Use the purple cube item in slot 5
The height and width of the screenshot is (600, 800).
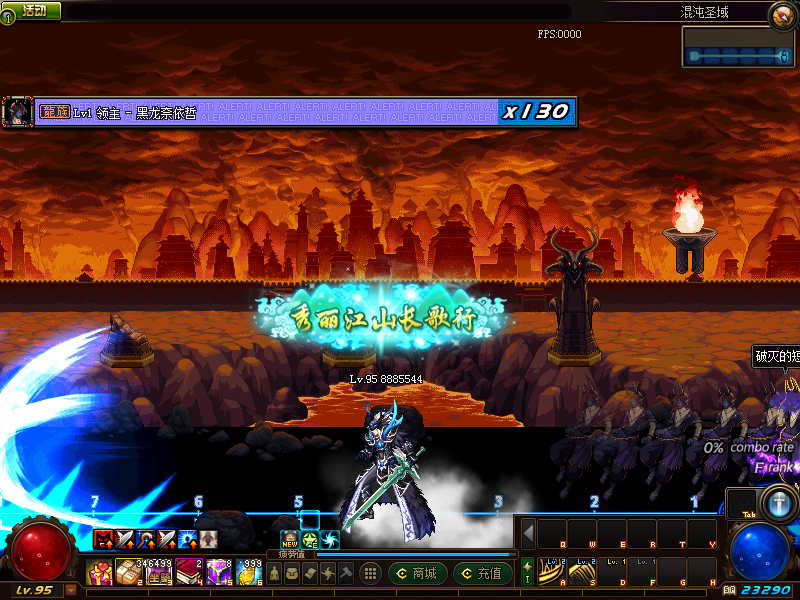[x=219, y=573]
